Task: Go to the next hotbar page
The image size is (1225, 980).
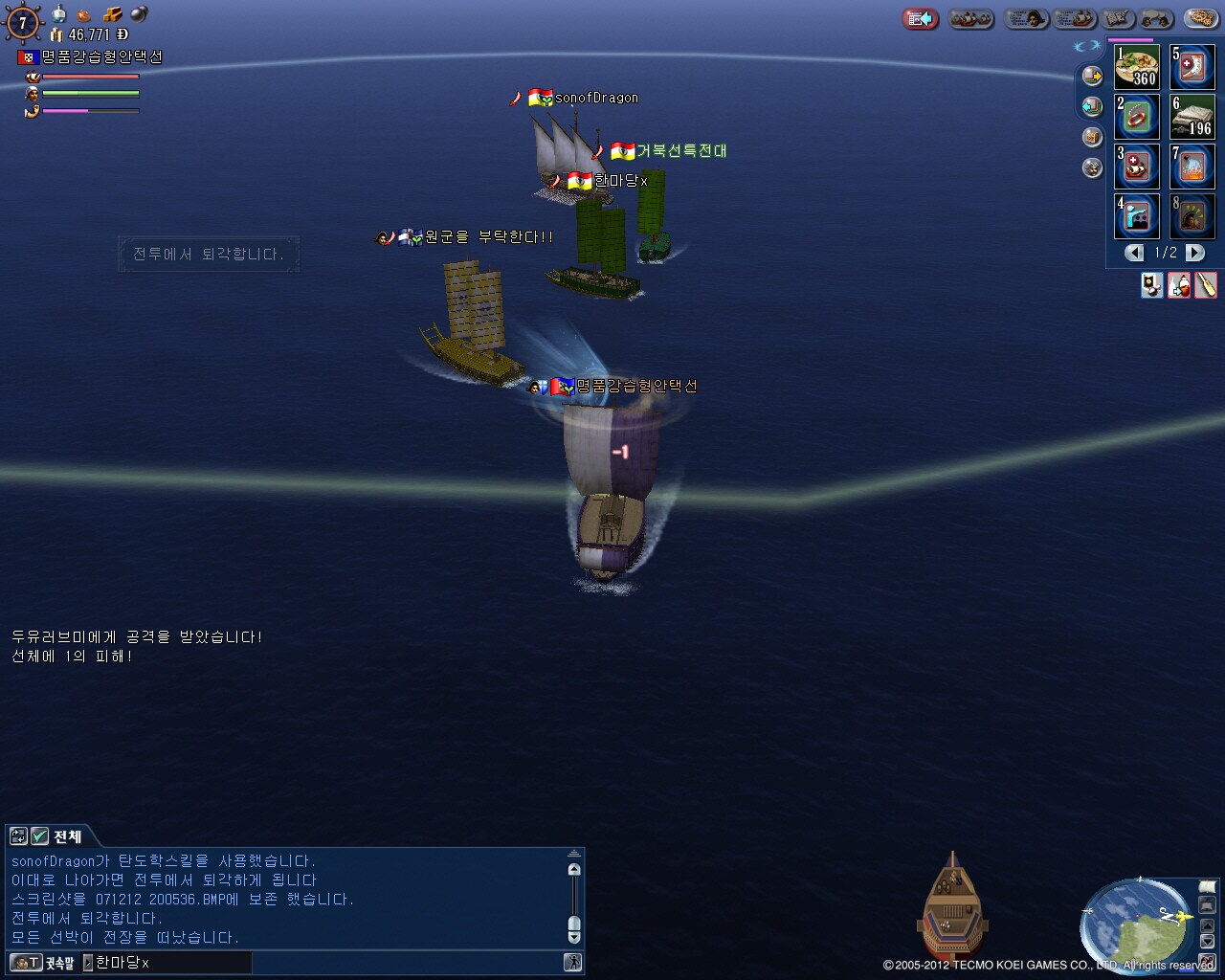Action: 1195,253
